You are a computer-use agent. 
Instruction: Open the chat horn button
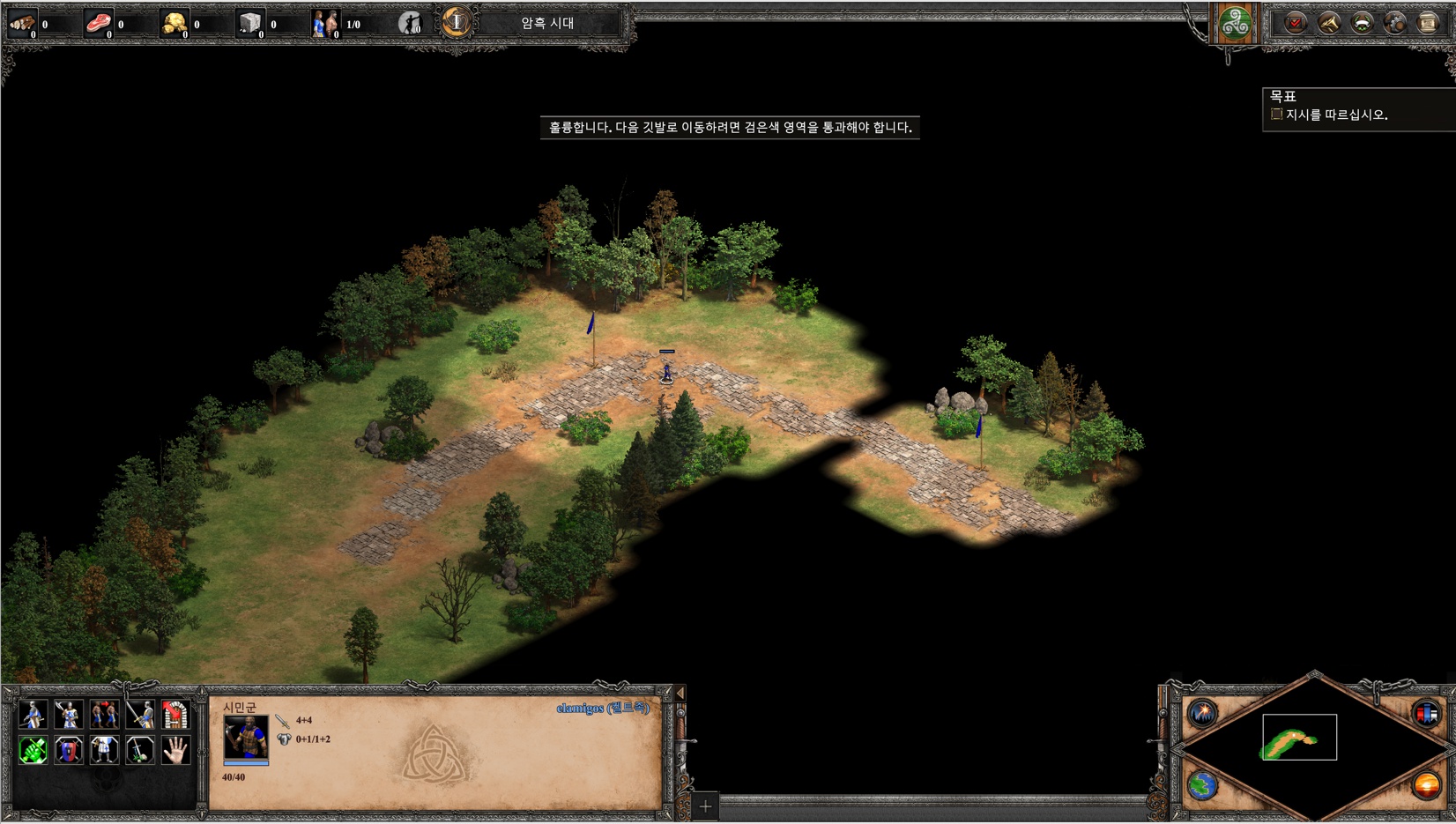click(x=1328, y=23)
